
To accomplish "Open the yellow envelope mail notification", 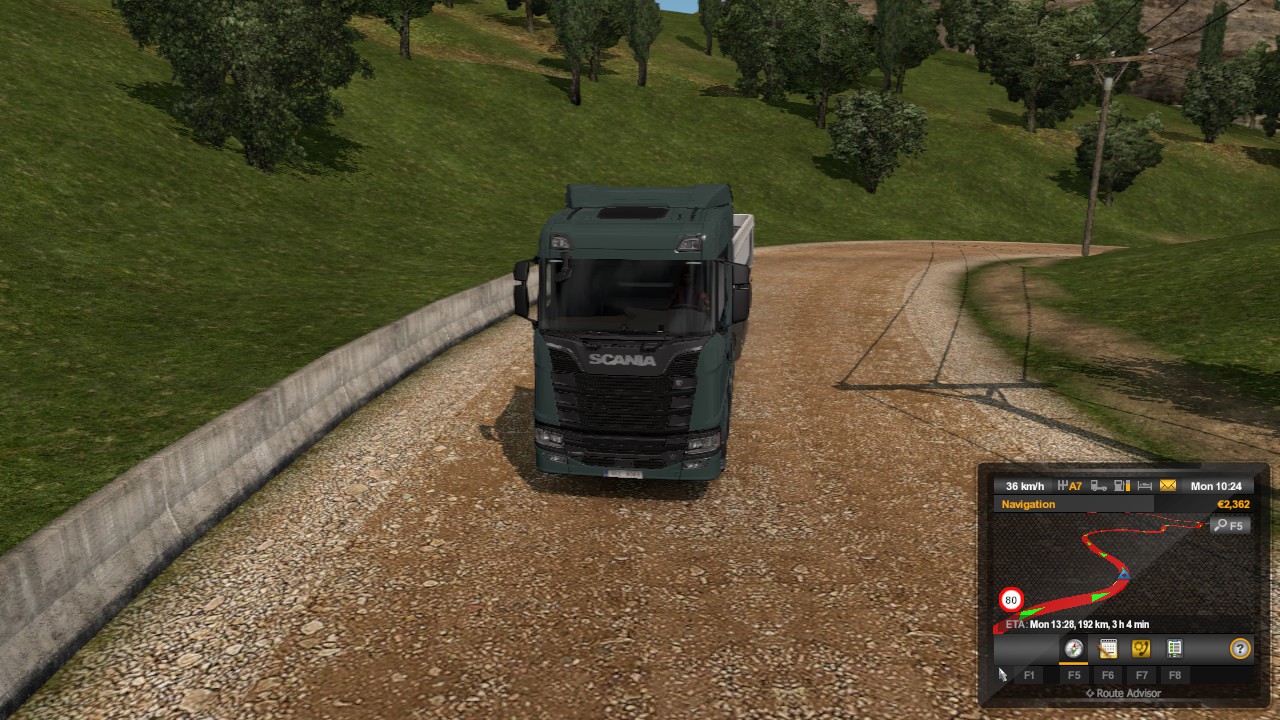I will 1168,486.
